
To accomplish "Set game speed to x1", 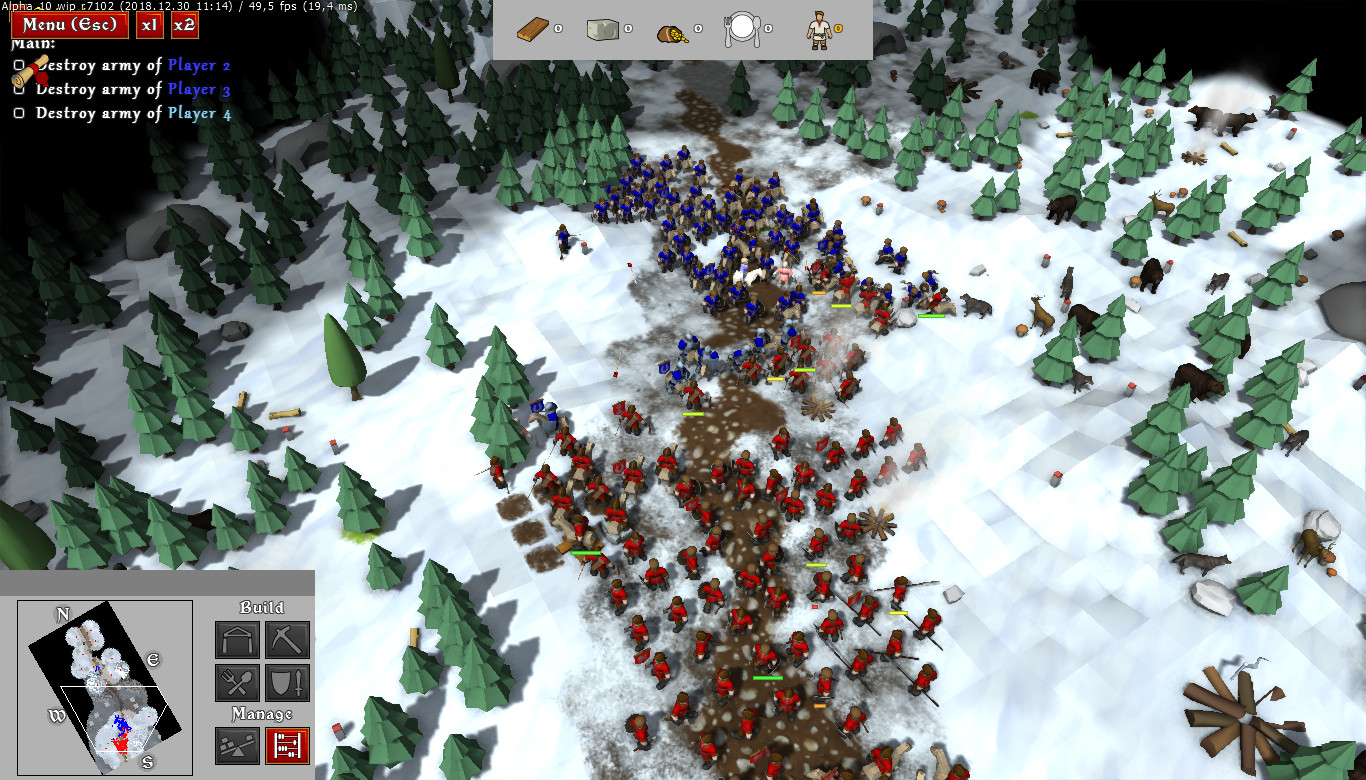I will click(x=149, y=25).
